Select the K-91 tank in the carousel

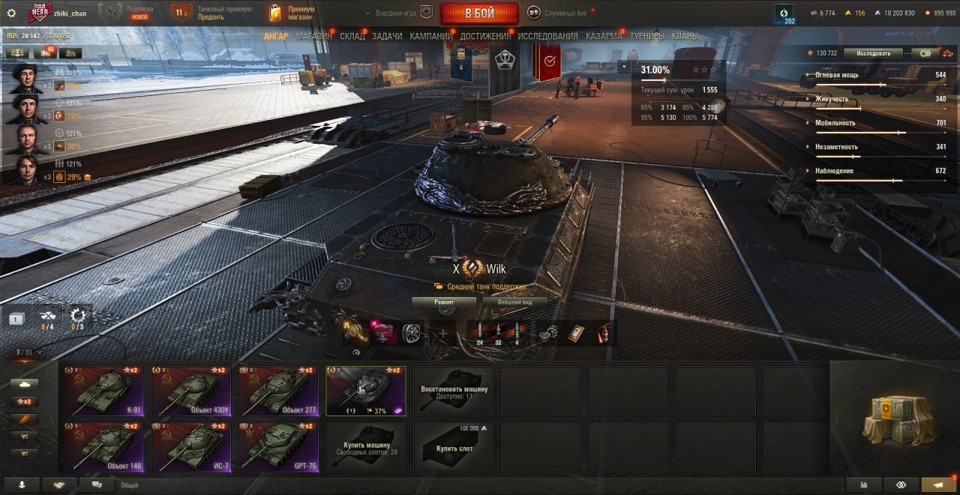[x=104, y=390]
